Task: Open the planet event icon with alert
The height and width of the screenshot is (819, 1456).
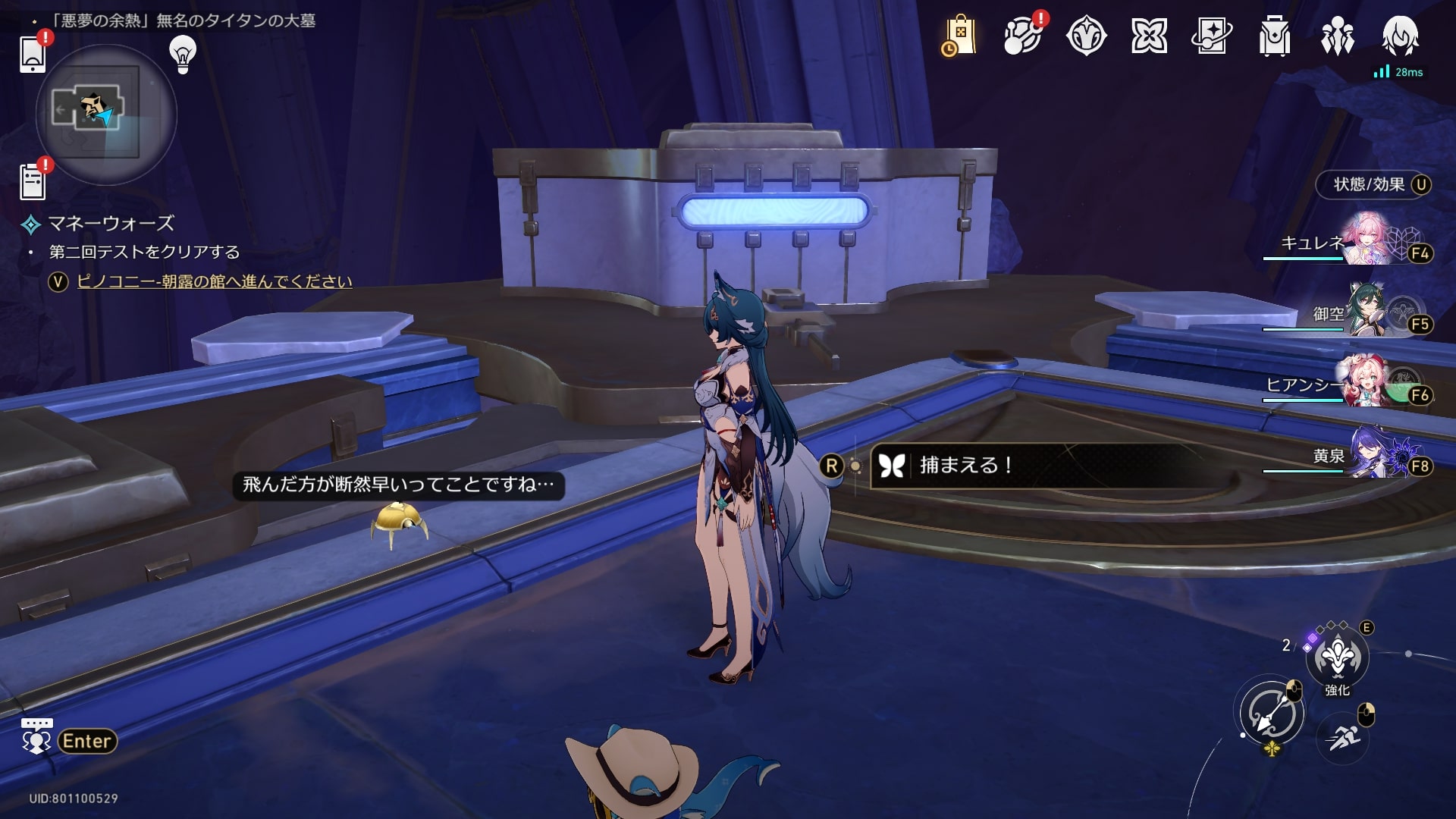Action: pyautogui.click(x=1022, y=36)
